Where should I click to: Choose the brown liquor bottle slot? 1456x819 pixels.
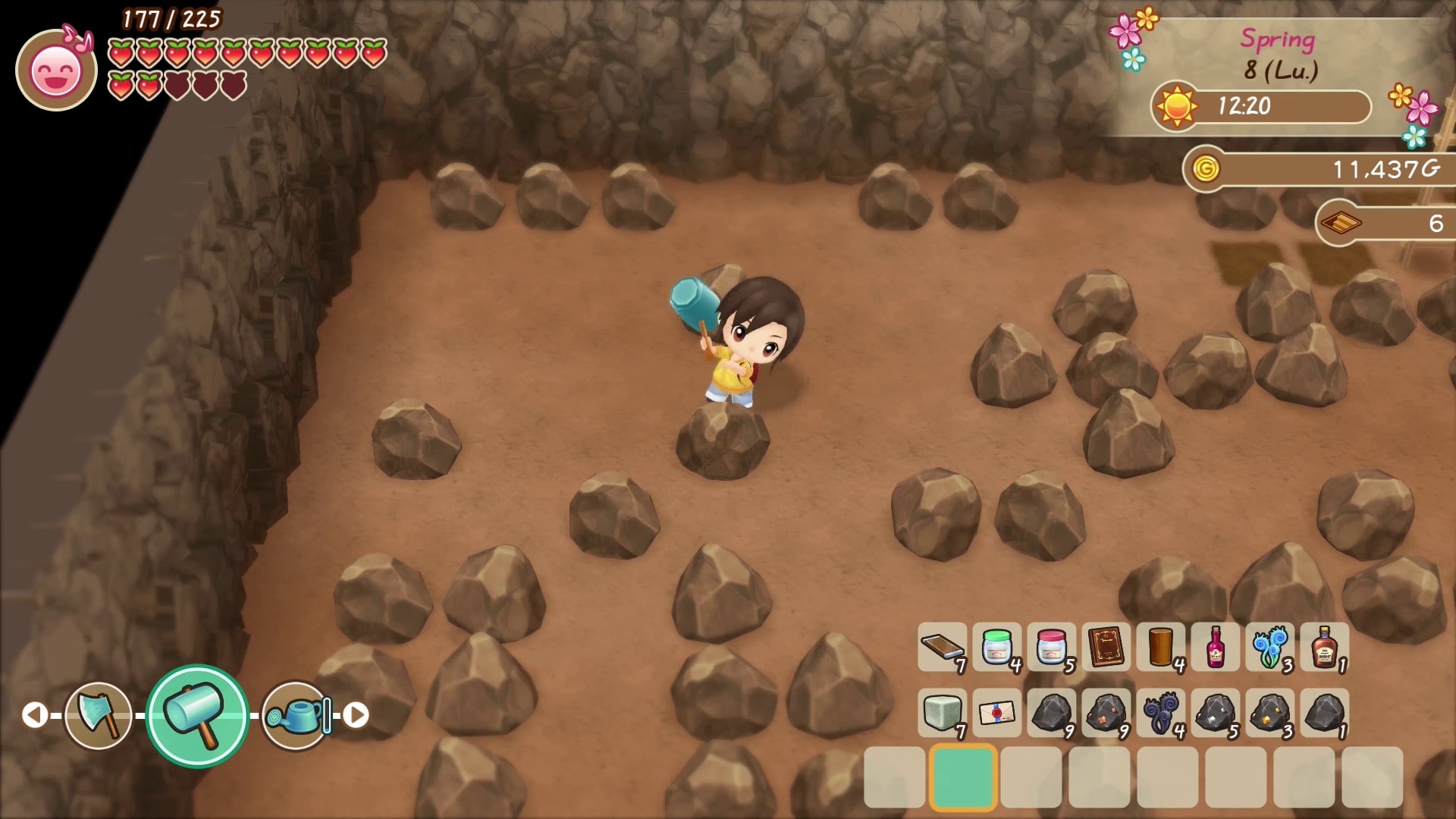(x=1324, y=648)
